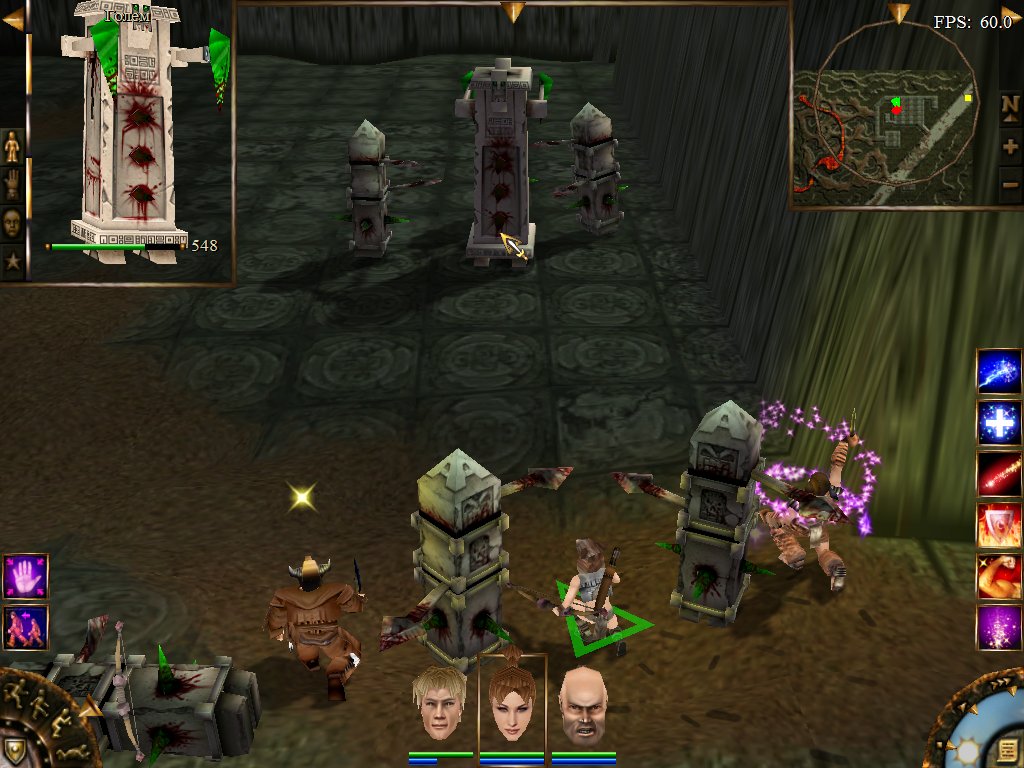Zoom out the minimap with minus button
The height and width of the screenshot is (768, 1024).
click(1010, 184)
